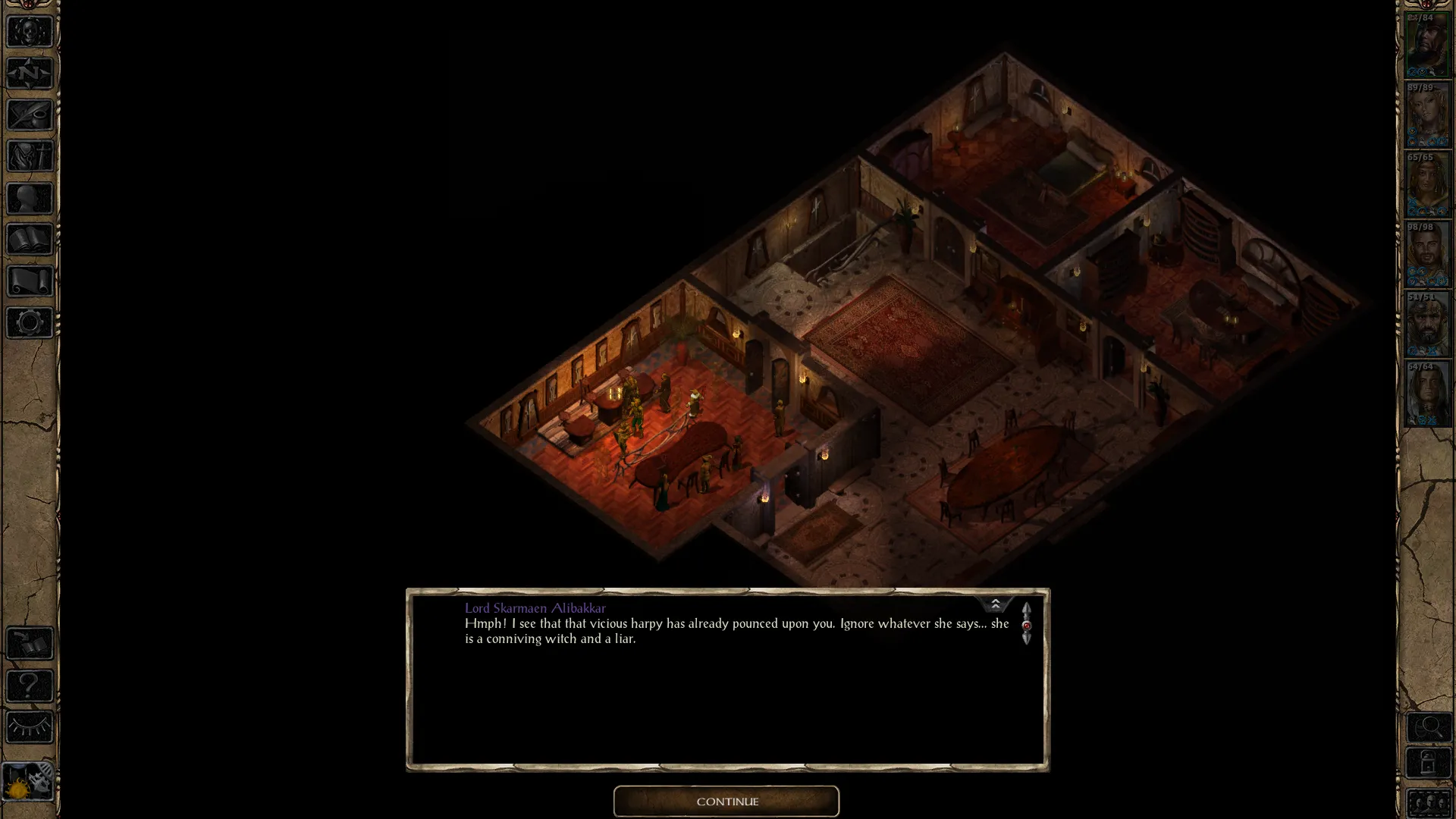Click the magnifying glass zoom icon

[1429, 727]
